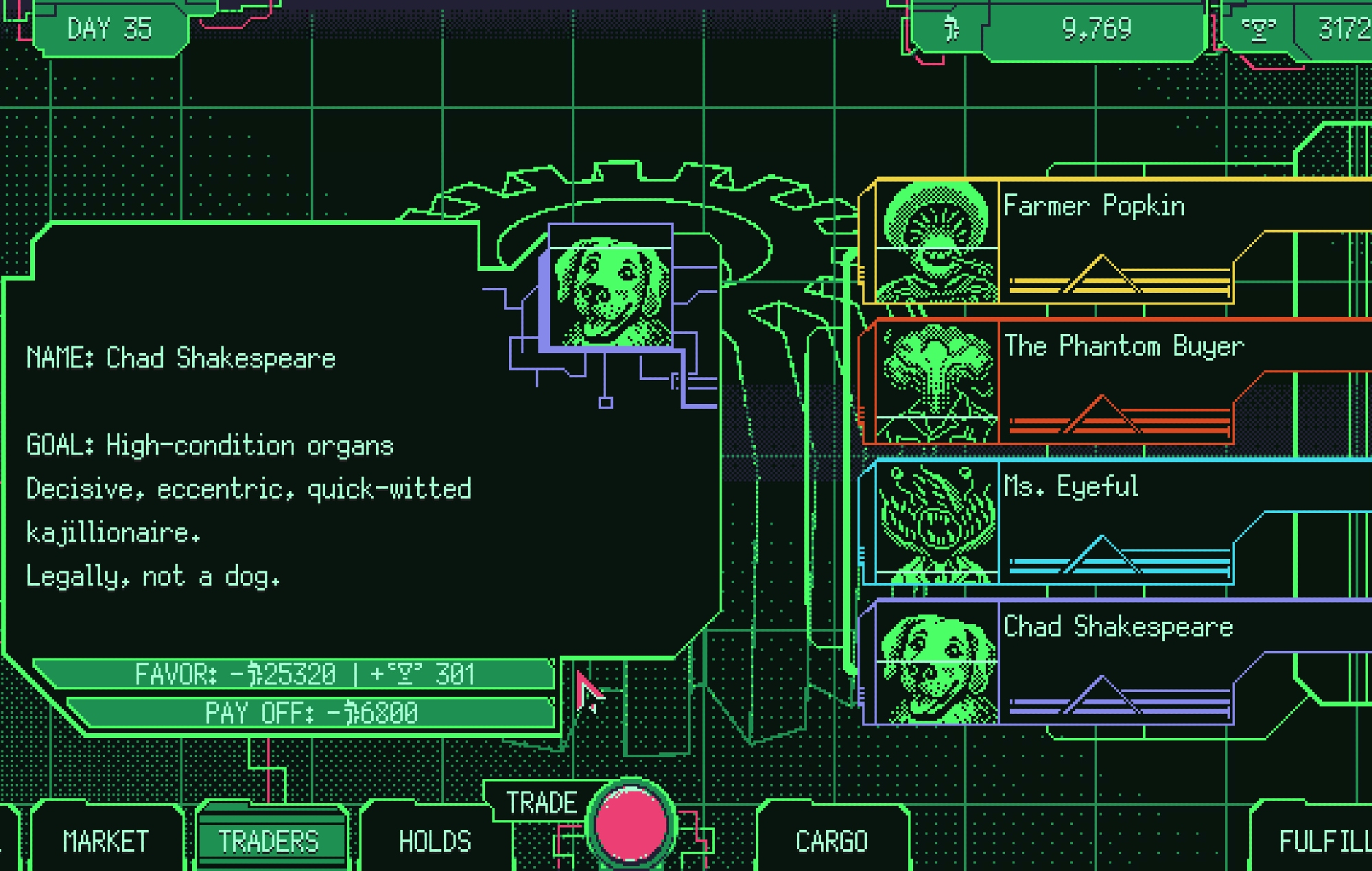Click the FAVOR: -25320 bar

[295, 674]
